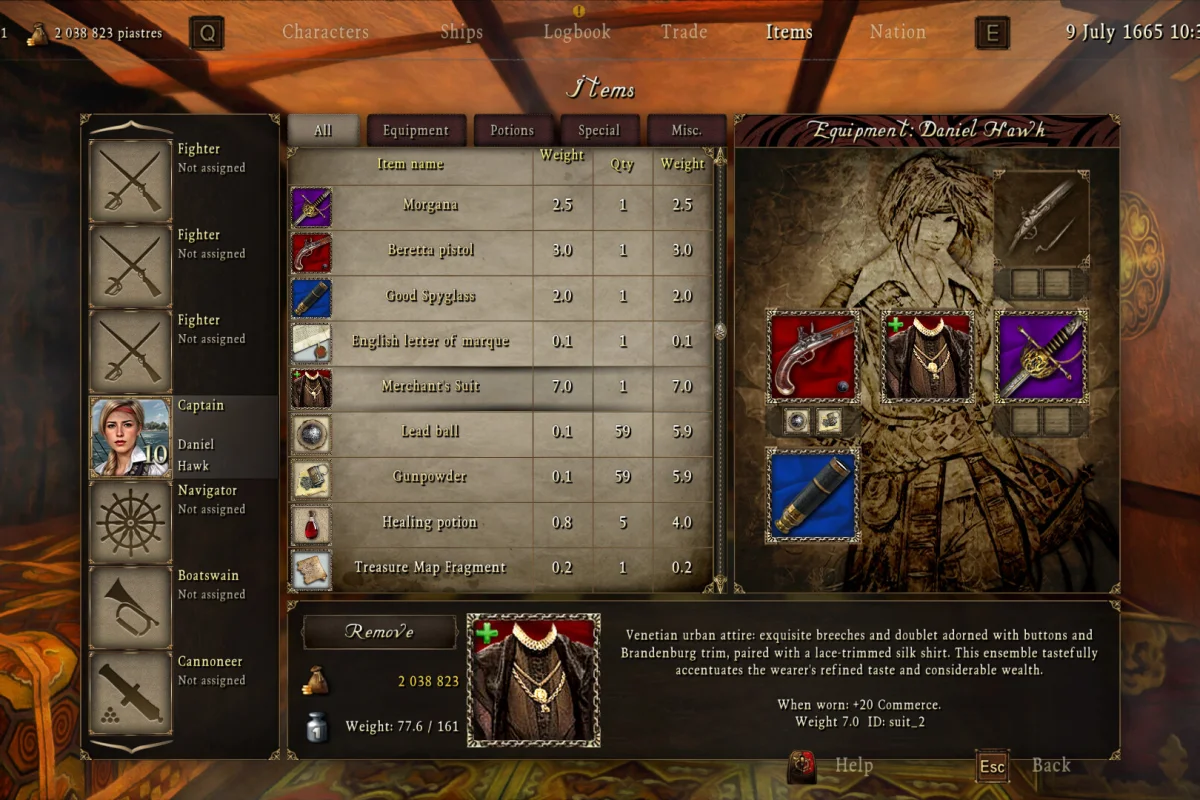
Task: Pick the English letter of marque
Action: pos(430,341)
